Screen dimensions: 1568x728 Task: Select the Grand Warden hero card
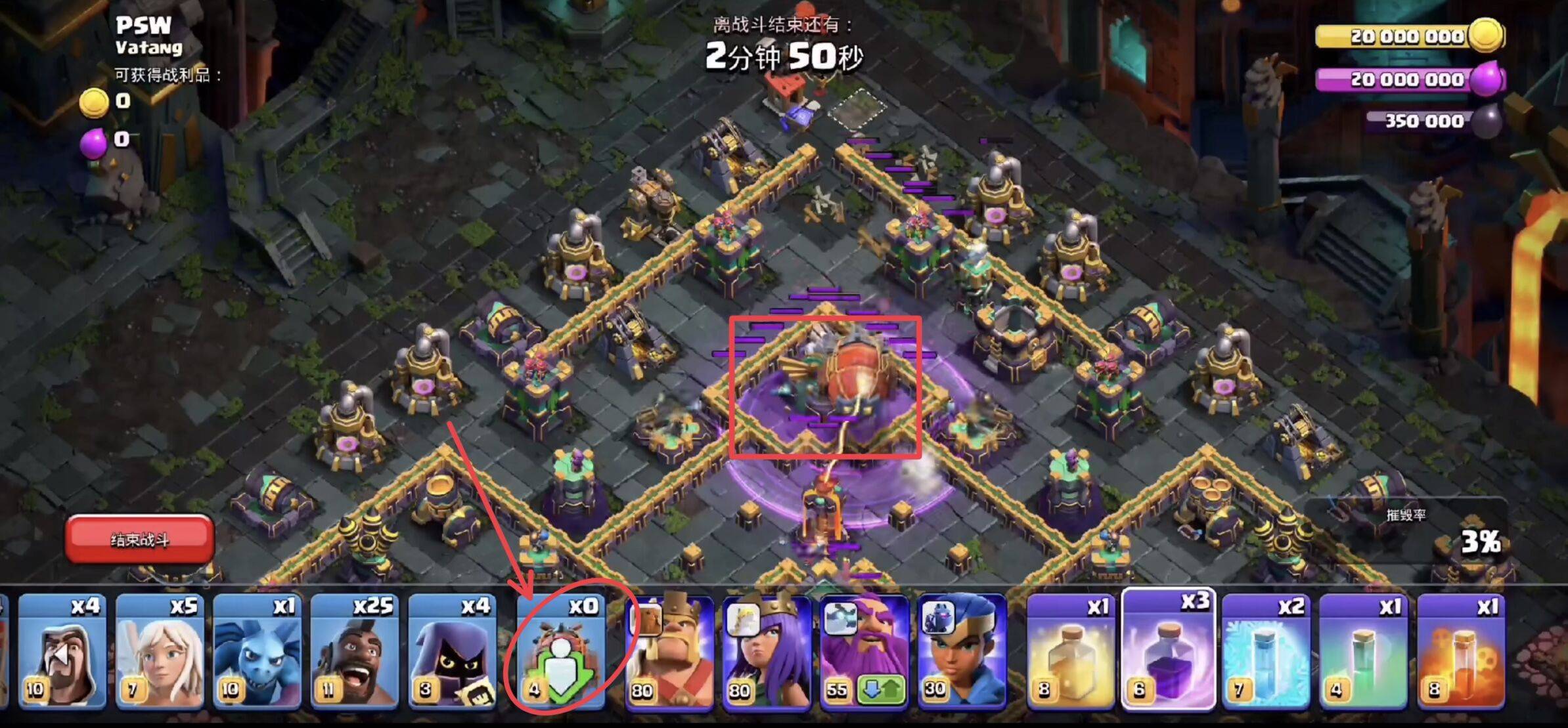[864, 643]
